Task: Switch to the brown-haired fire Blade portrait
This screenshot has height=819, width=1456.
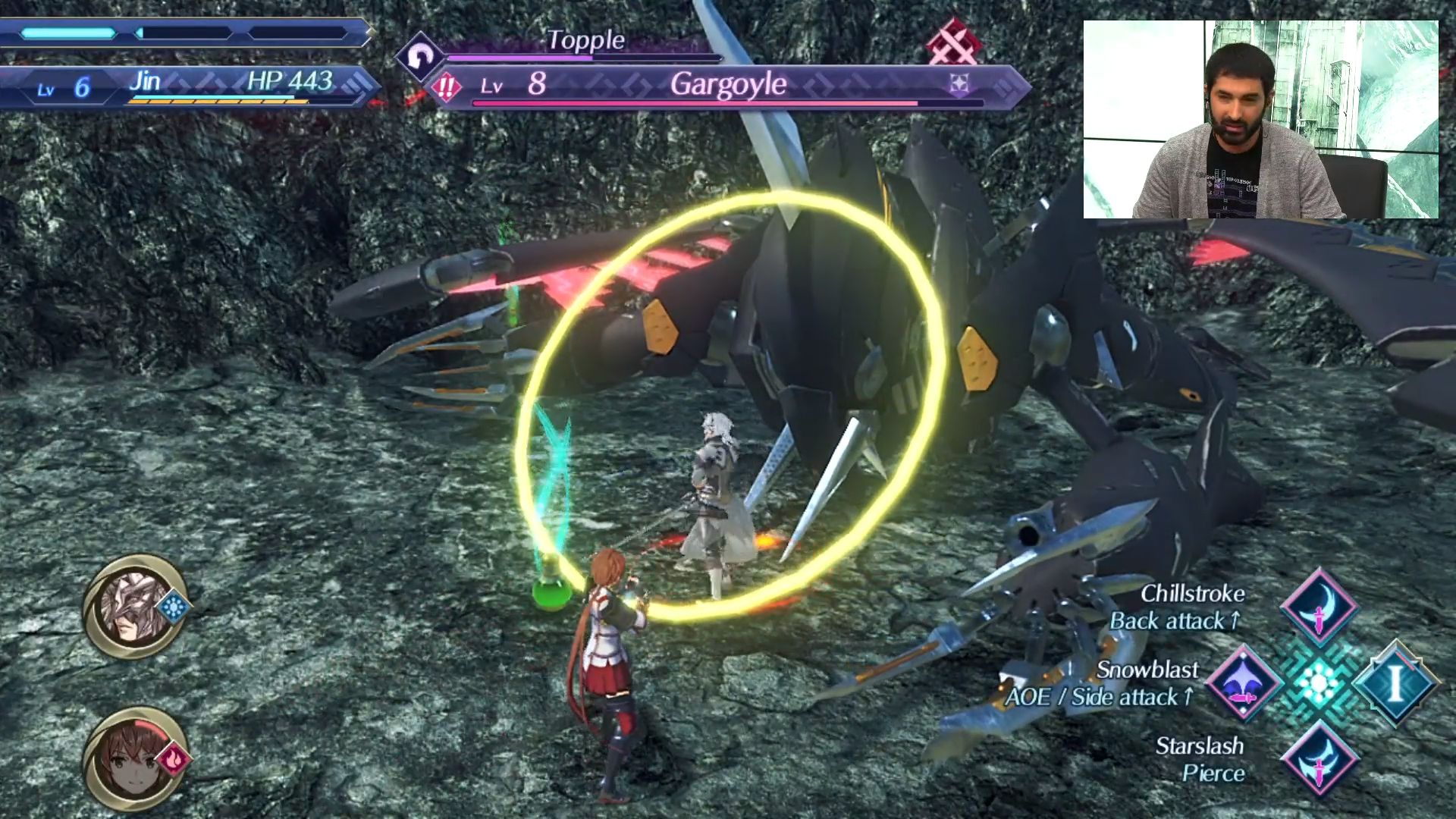Action: tap(135, 758)
